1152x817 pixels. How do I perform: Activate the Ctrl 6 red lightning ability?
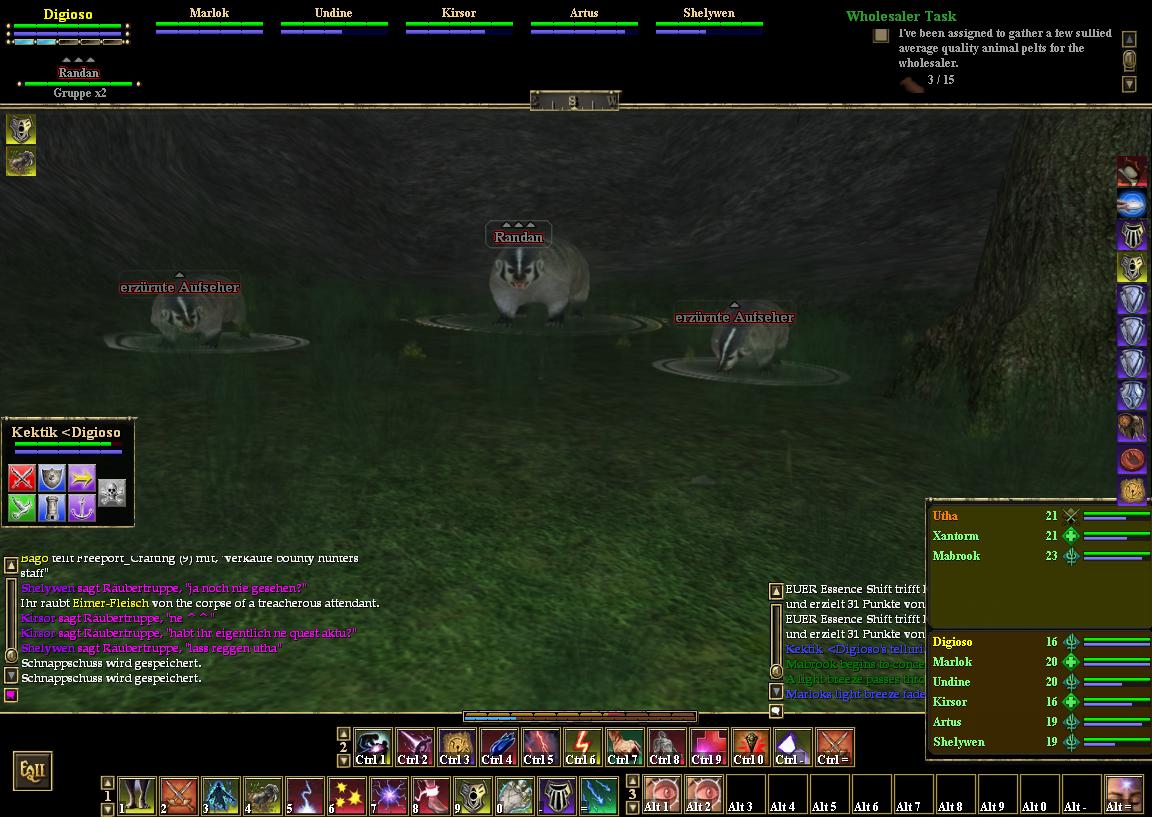pos(580,747)
